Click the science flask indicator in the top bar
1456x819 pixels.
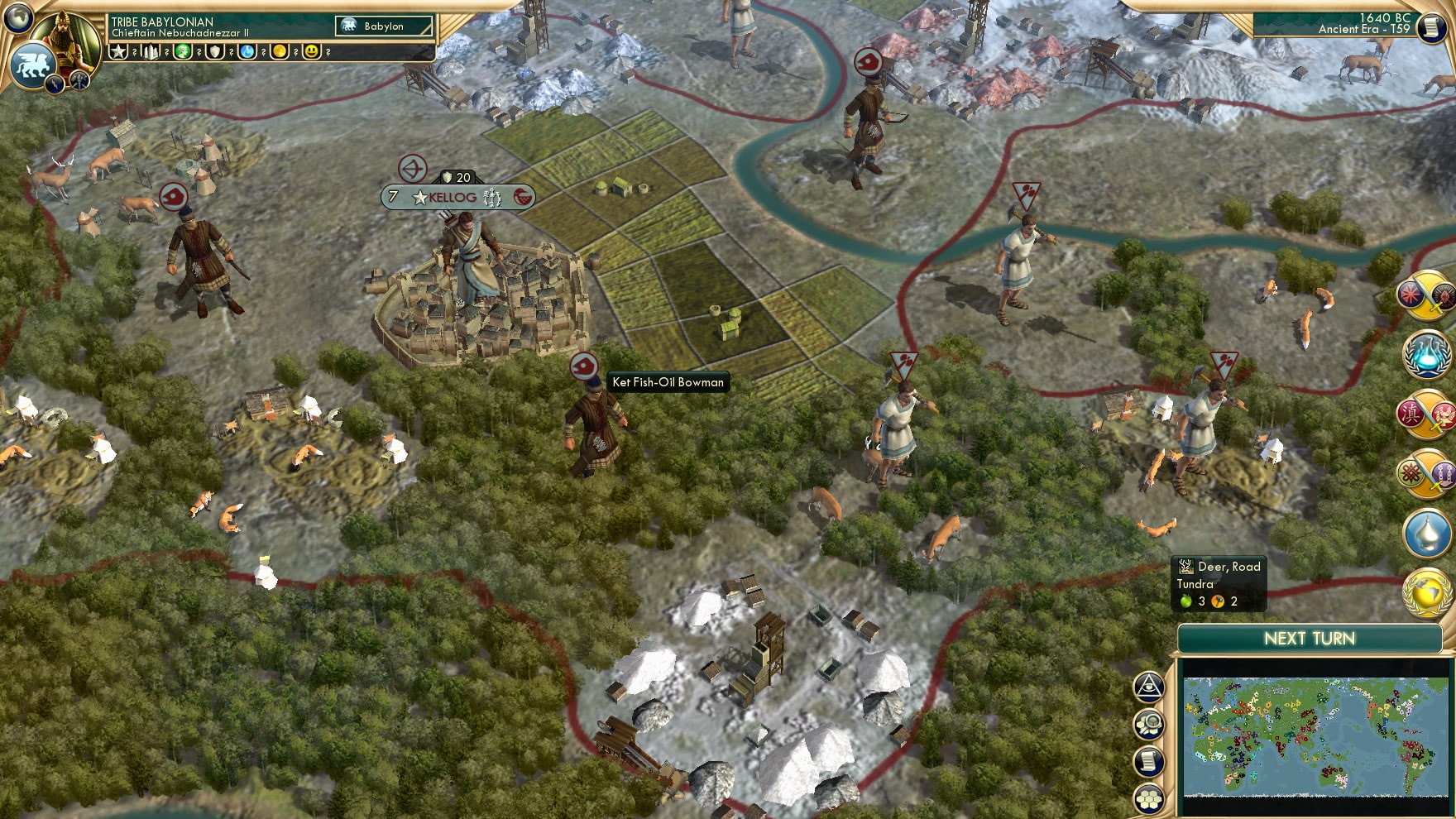[x=245, y=51]
